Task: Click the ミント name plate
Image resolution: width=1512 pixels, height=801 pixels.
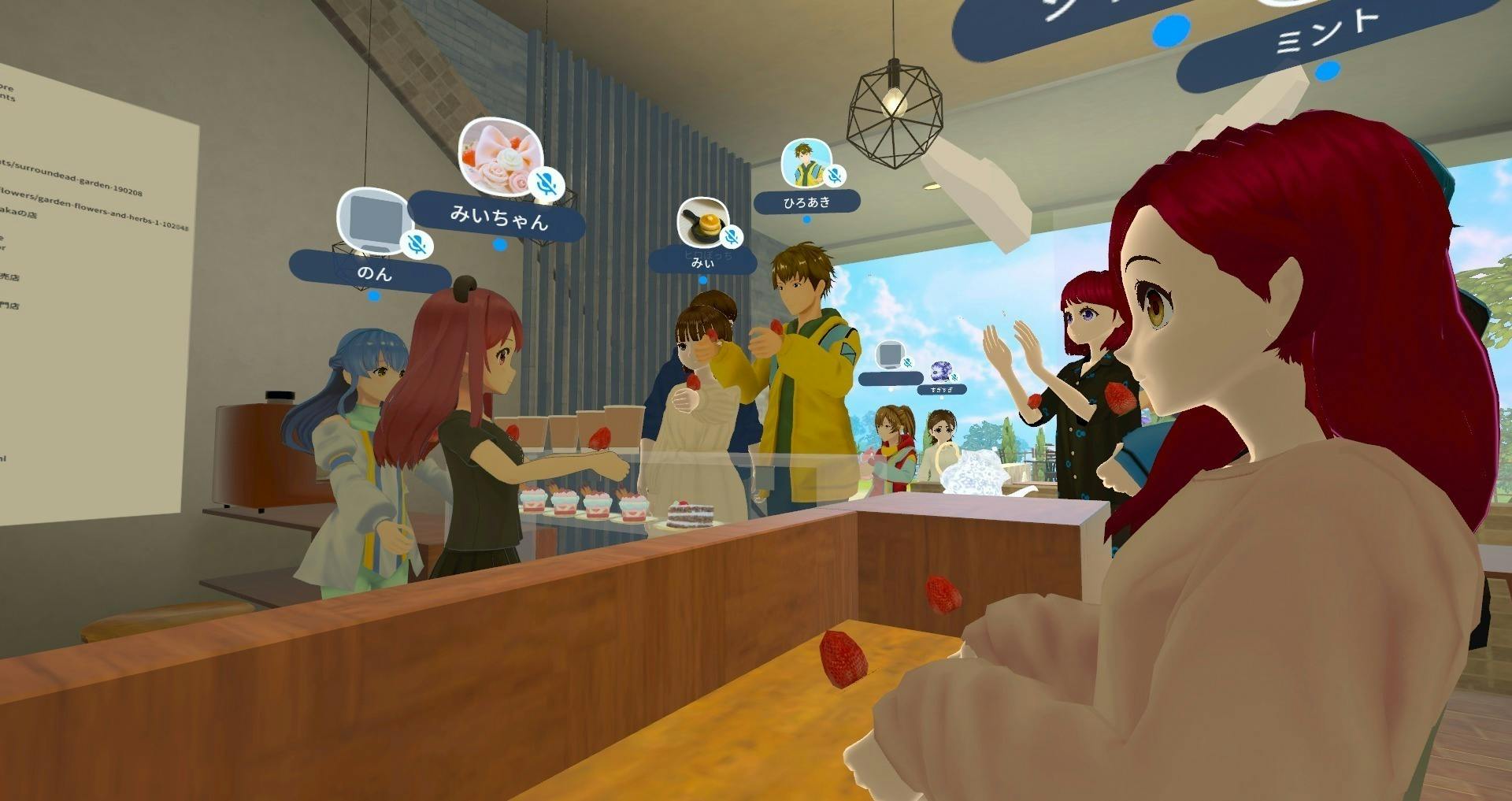Action: [1329, 33]
